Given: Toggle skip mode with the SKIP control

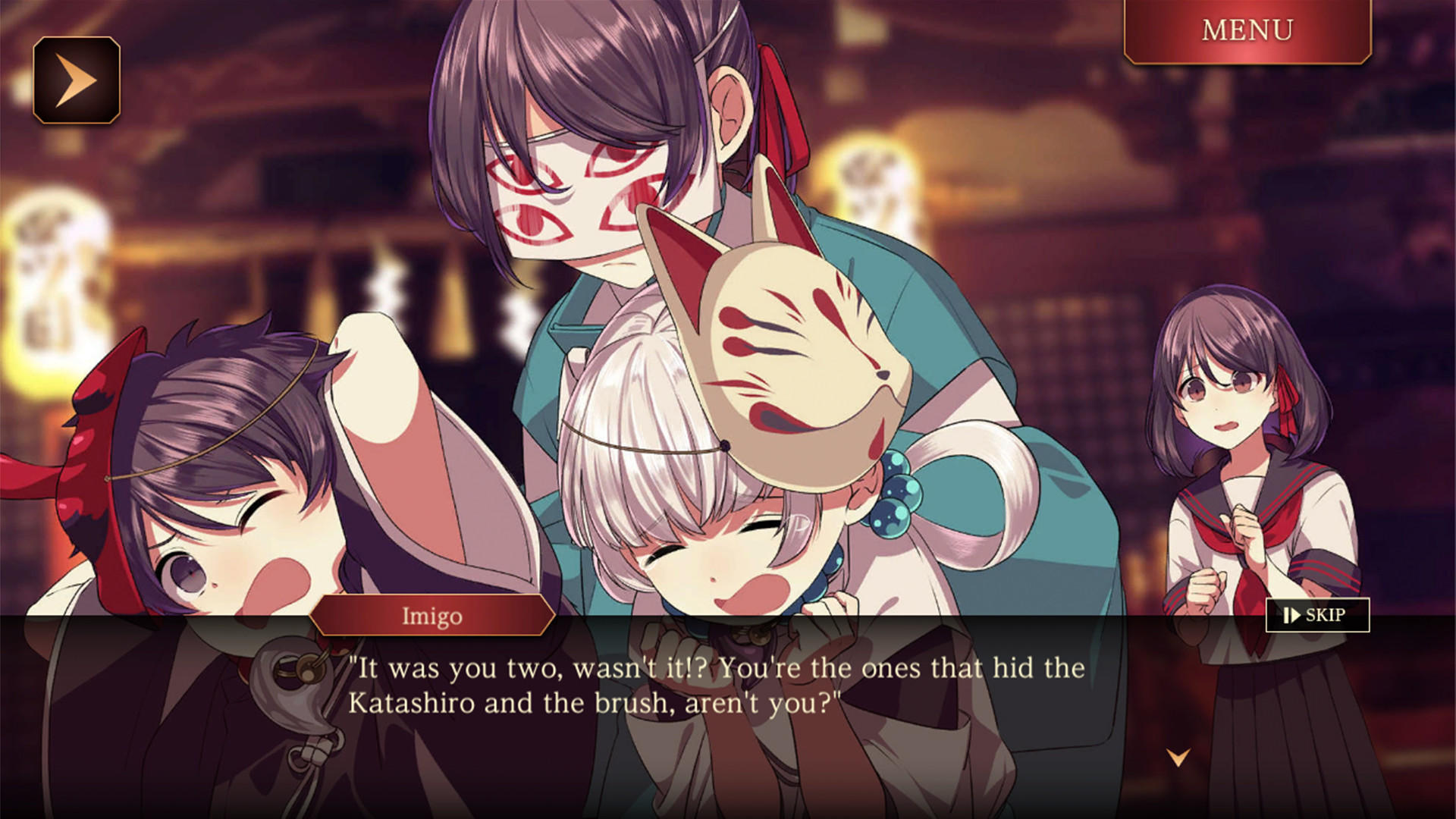Looking at the screenshot, I should coord(1316,614).
